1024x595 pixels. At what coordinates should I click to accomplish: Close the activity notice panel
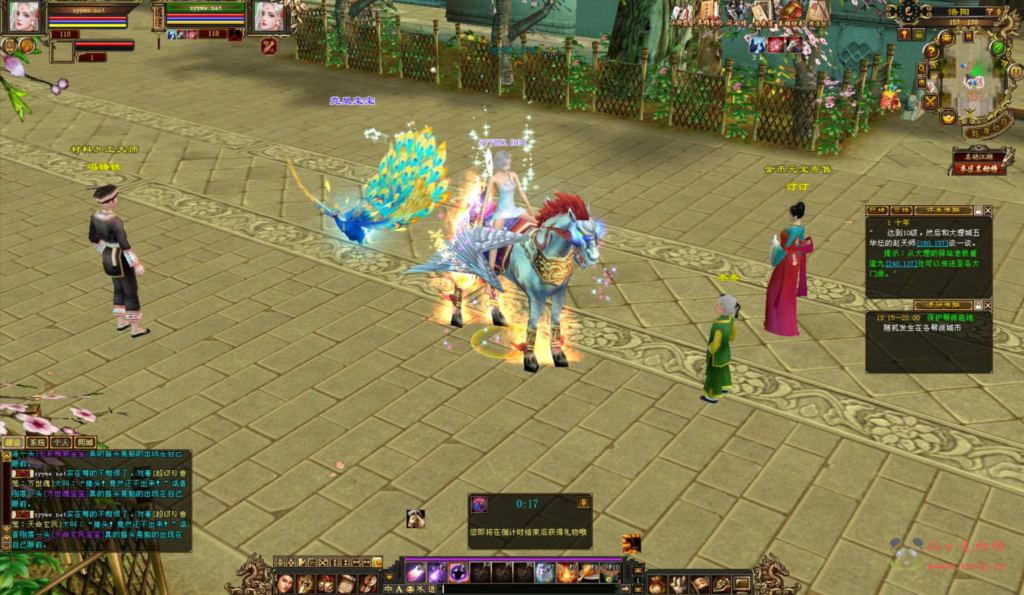[989, 305]
